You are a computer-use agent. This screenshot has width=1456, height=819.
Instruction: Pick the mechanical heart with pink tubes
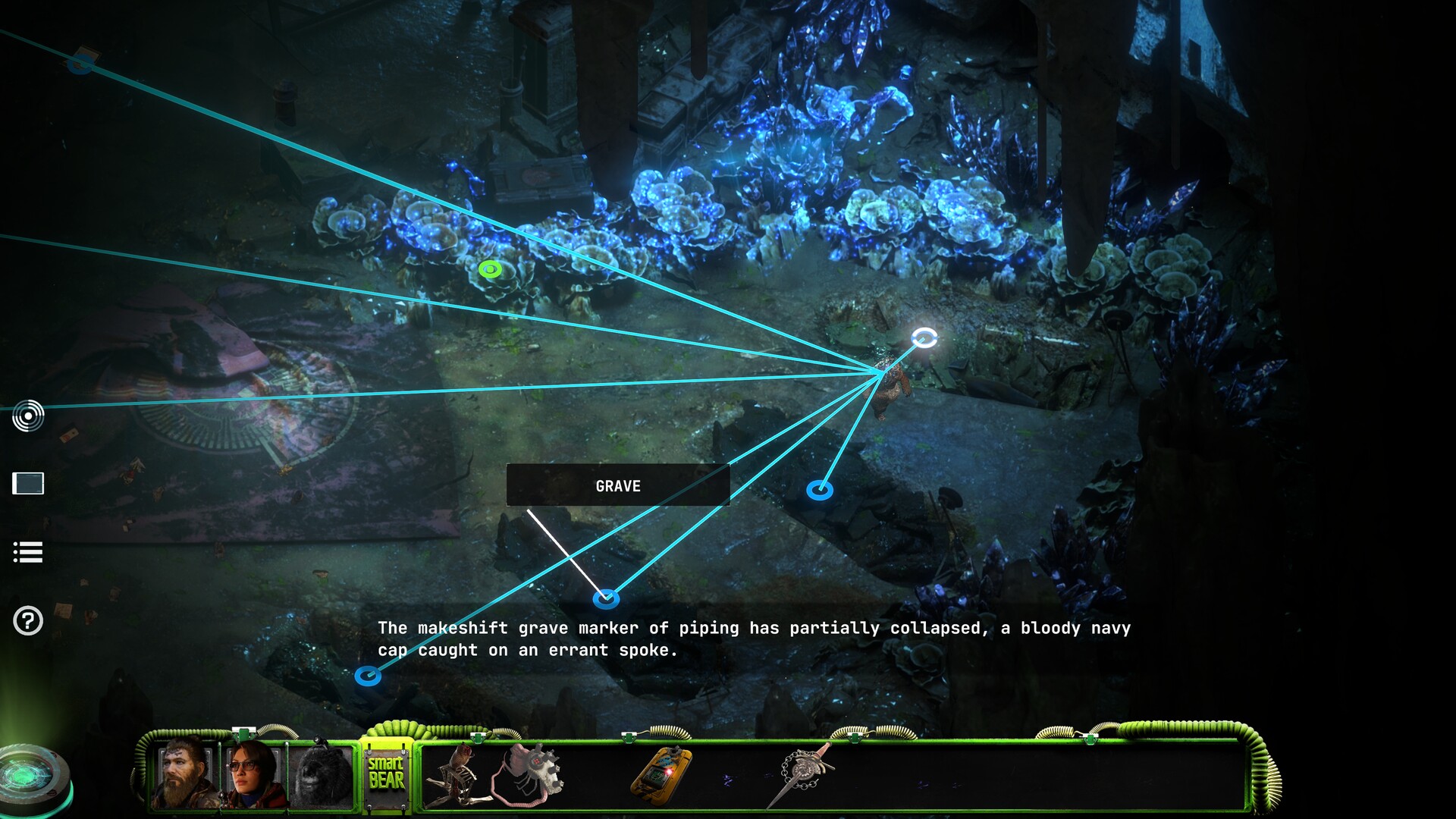pos(528,772)
